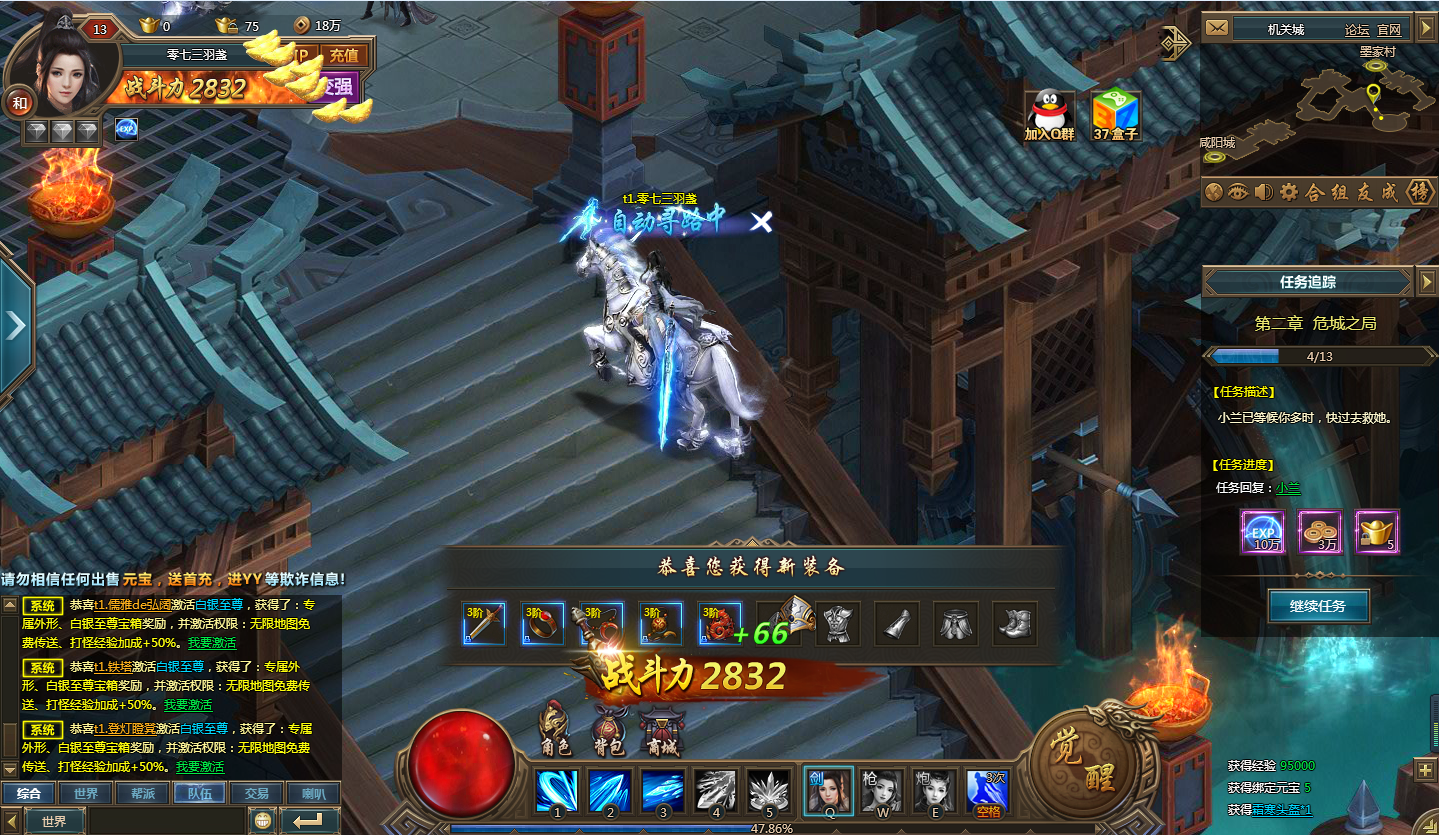
Task: Switch to the 枪 spear stance portrait
Action: pos(882,791)
